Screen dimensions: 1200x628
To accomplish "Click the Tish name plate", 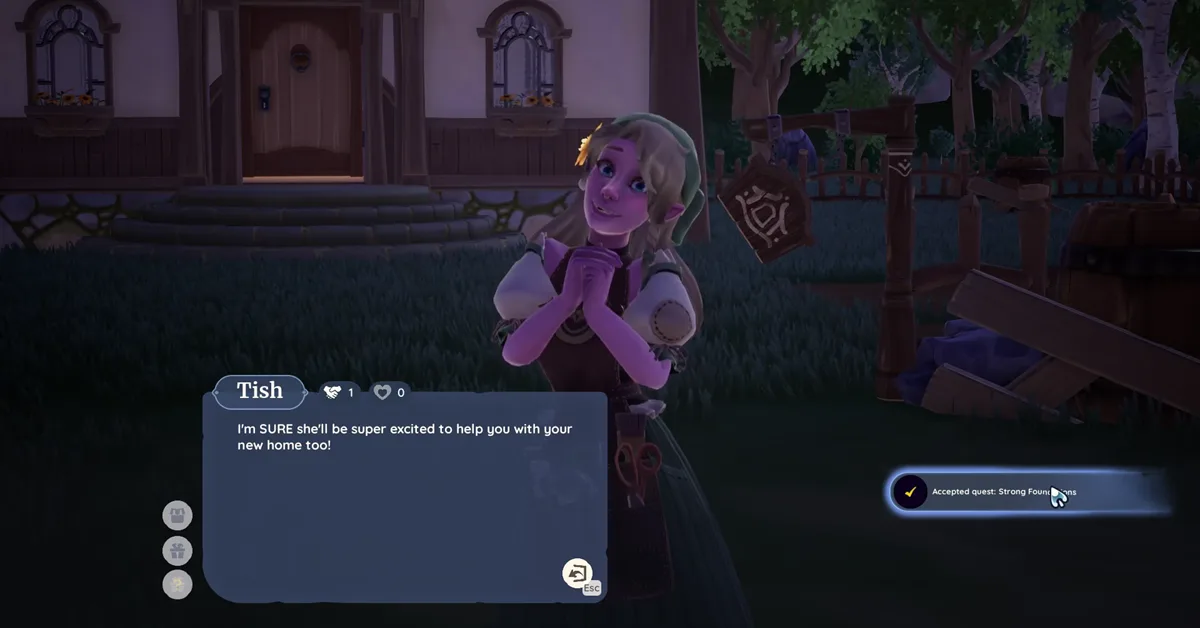I will point(260,391).
